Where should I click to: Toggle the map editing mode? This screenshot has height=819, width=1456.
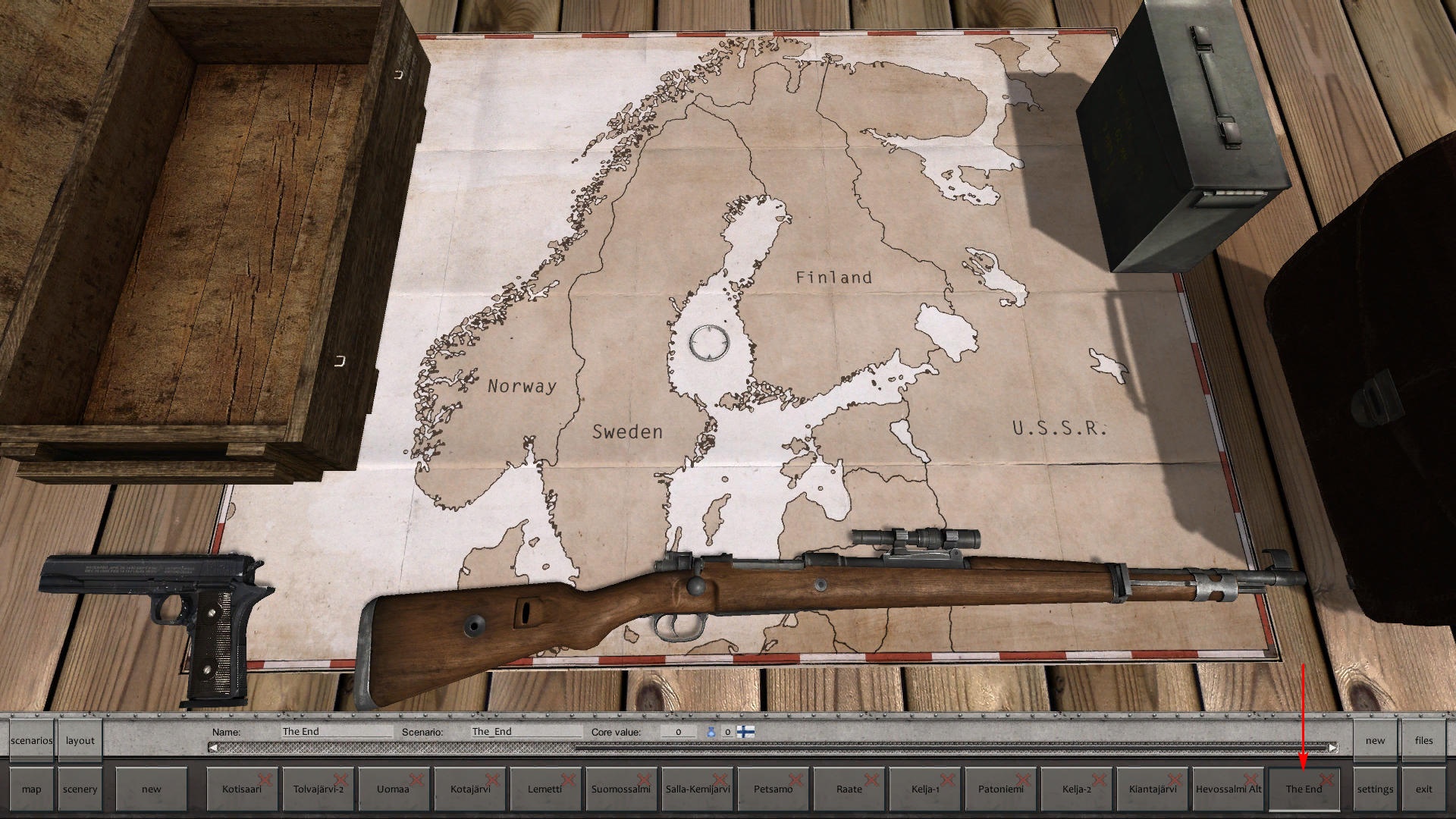(x=31, y=789)
